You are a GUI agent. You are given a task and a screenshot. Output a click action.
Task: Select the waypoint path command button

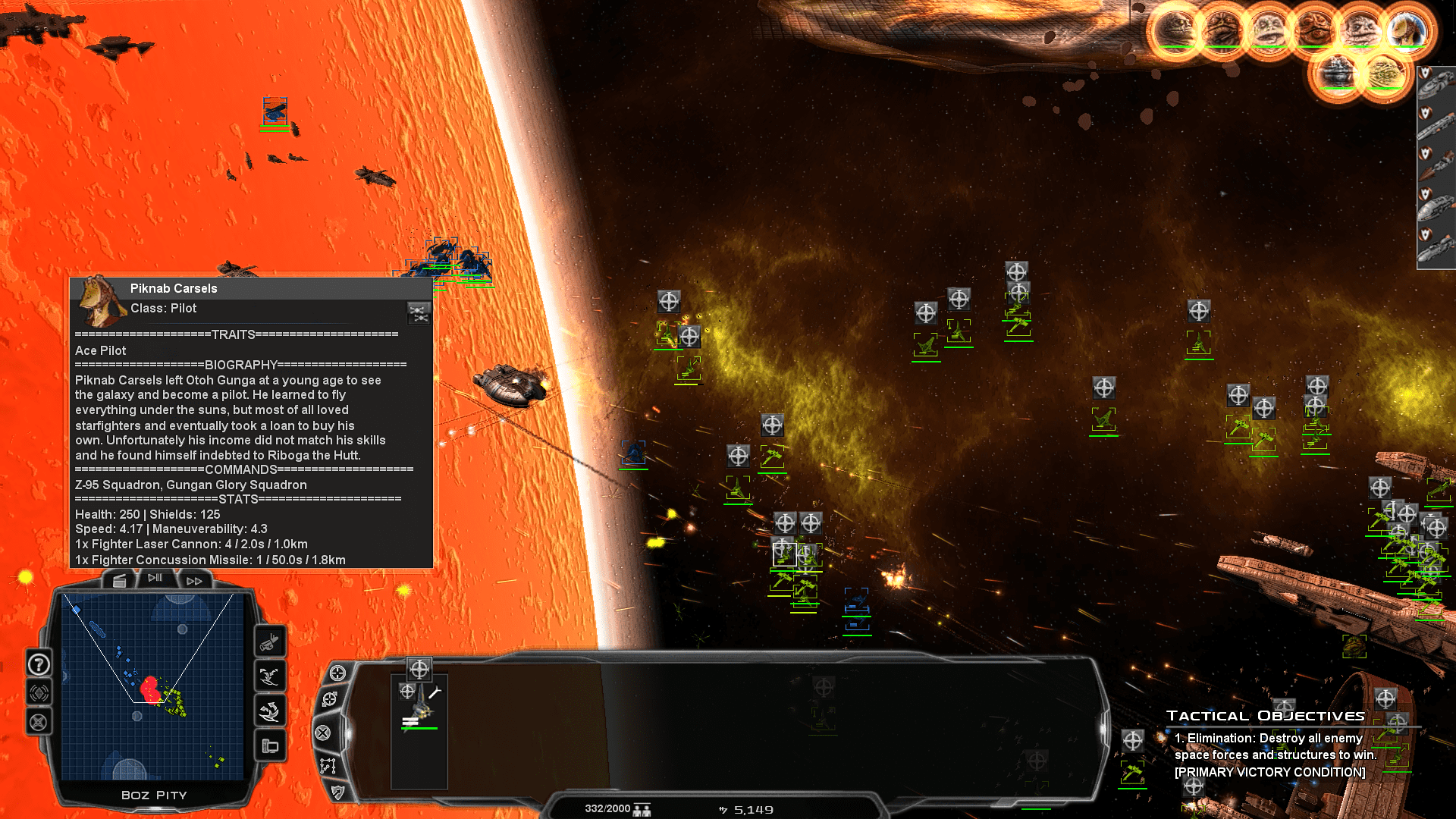click(x=328, y=766)
